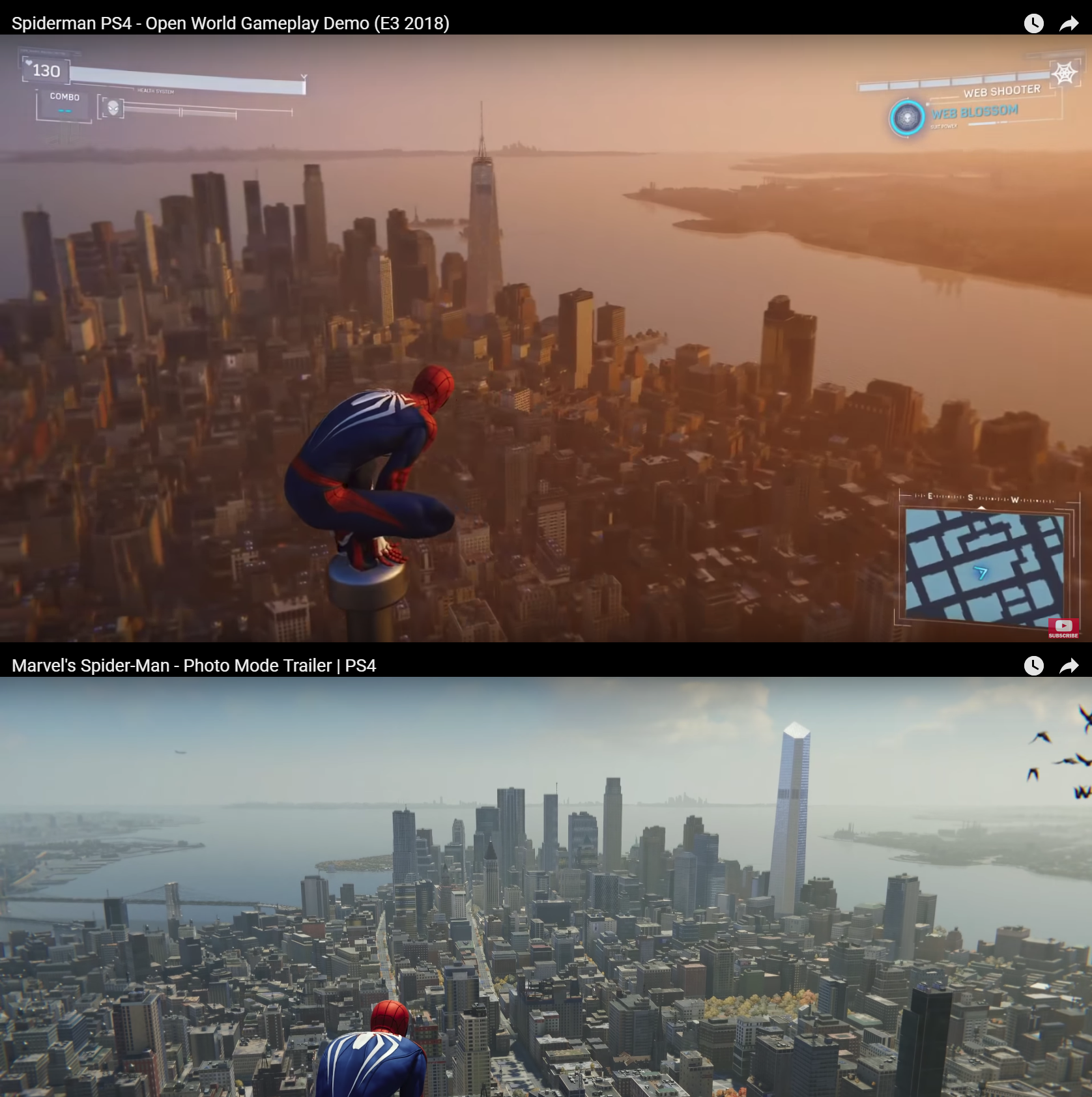
Task: Click the Share arrow on the E3 2018 video
Action: pyautogui.click(x=1069, y=23)
